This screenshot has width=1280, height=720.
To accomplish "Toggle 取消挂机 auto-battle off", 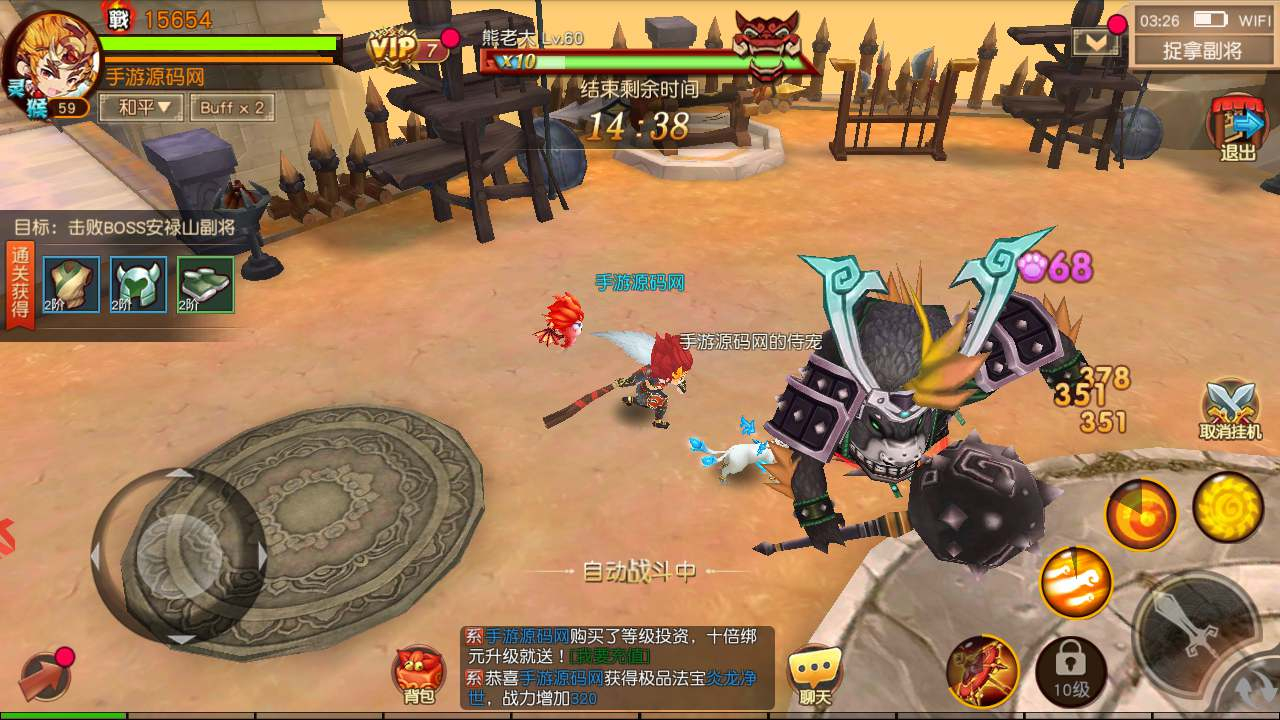I will point(1230,410).
